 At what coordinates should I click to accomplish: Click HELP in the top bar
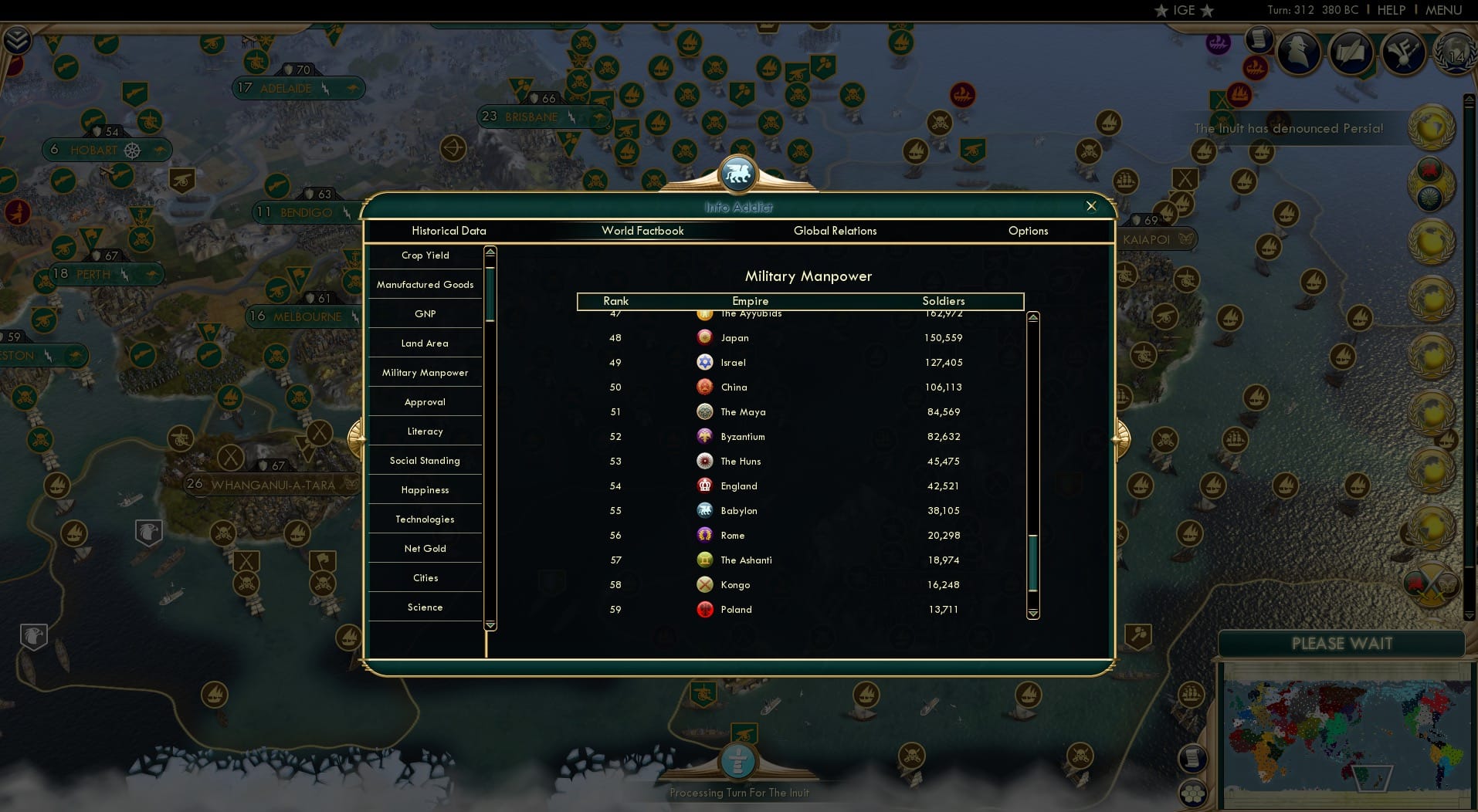(1390, 10)
